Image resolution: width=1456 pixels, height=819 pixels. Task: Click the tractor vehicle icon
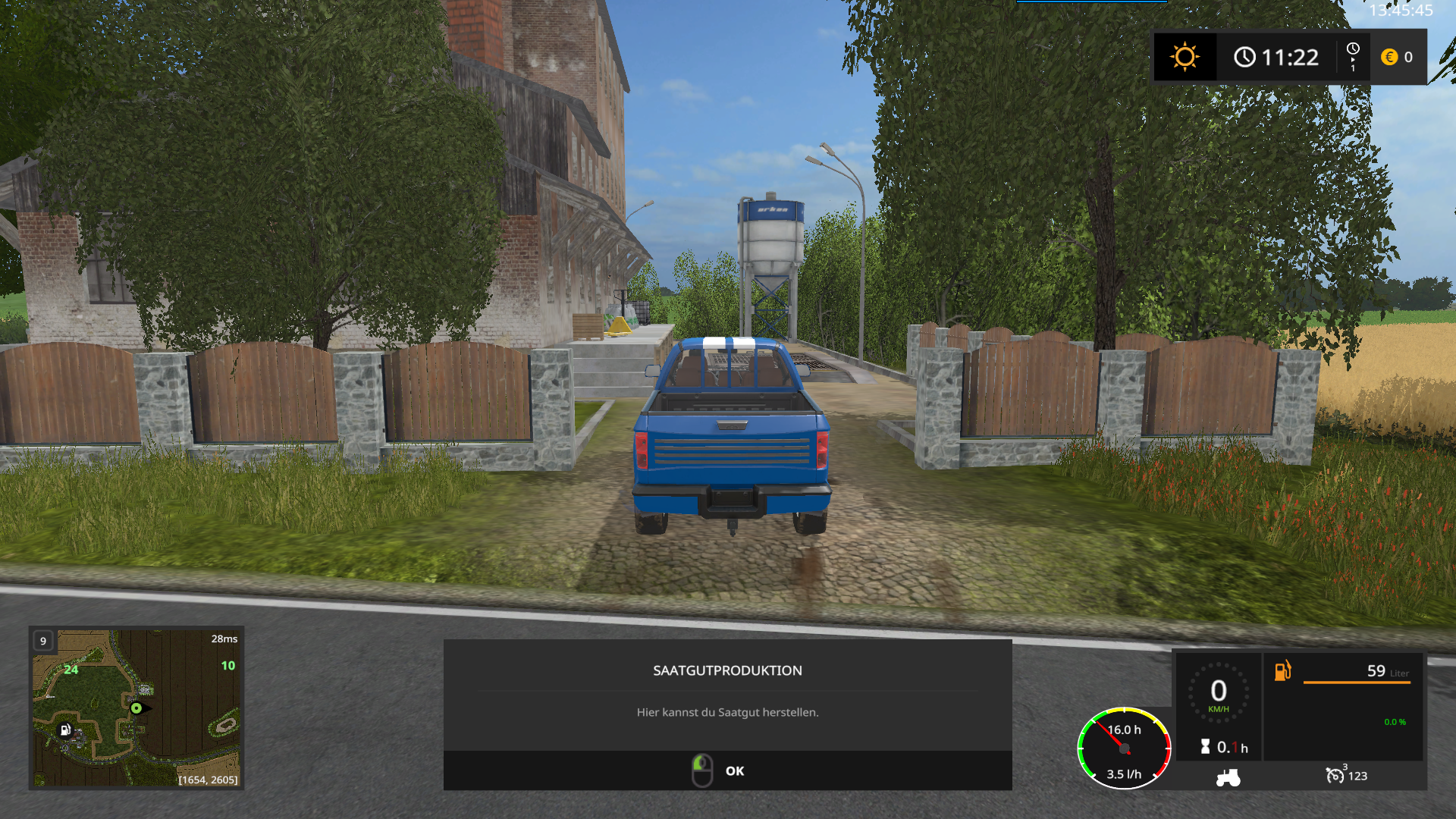1228,777
